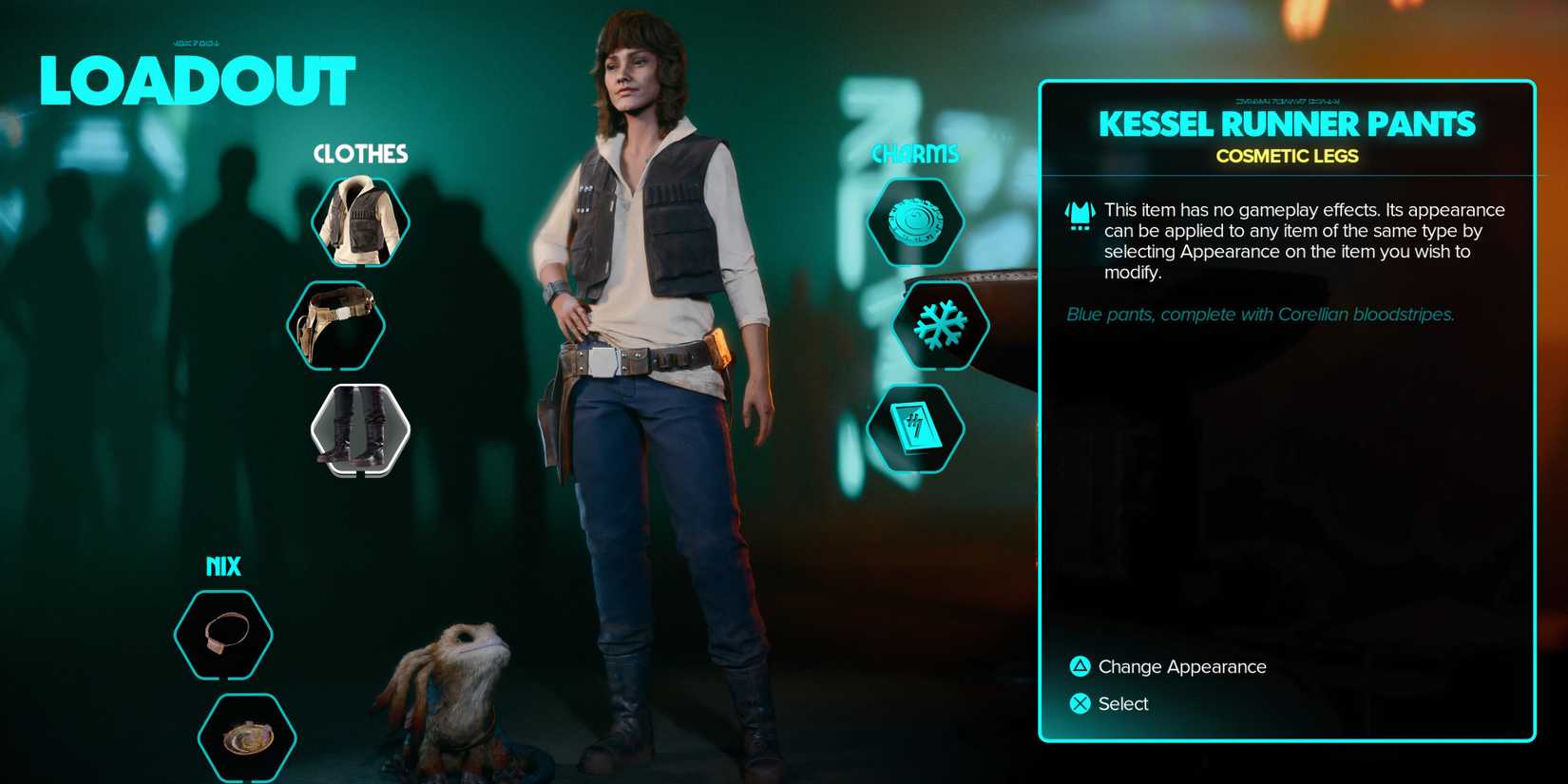
Task: Select the card charm slot
Action: click(x=915, y=428)
